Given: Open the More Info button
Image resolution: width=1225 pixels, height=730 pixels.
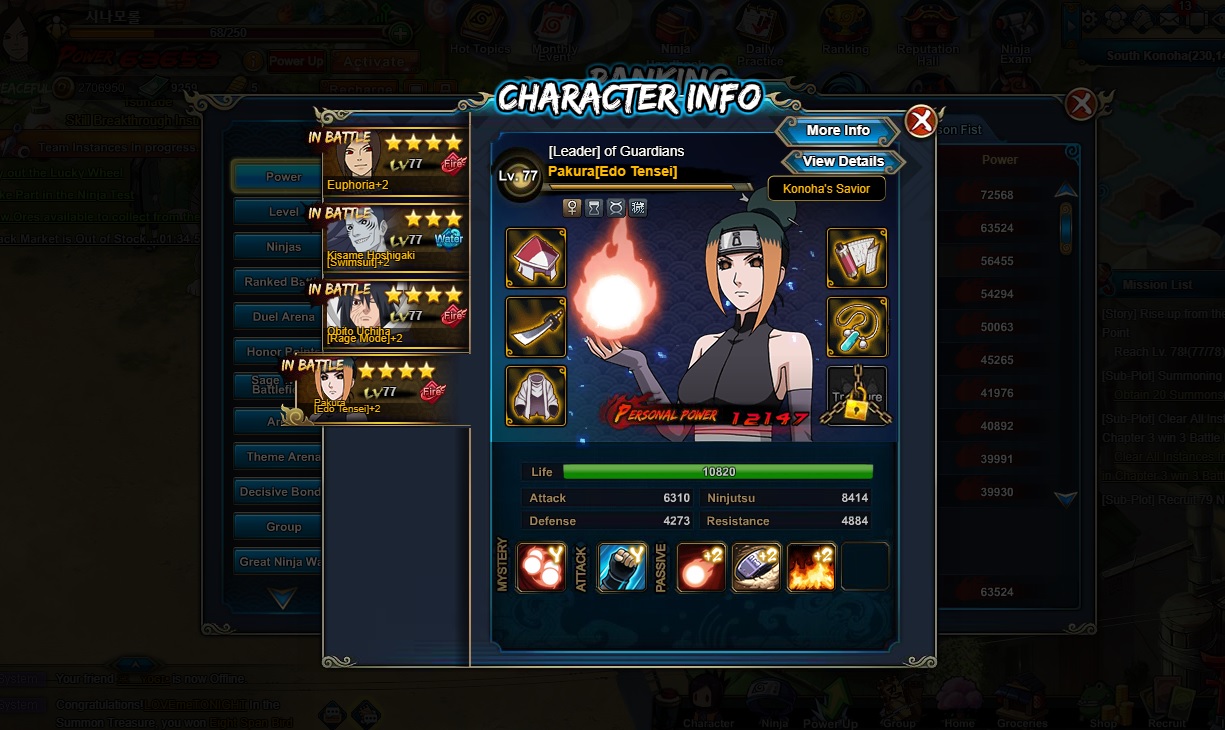Looking at the screenshot, I should point(838,131).
